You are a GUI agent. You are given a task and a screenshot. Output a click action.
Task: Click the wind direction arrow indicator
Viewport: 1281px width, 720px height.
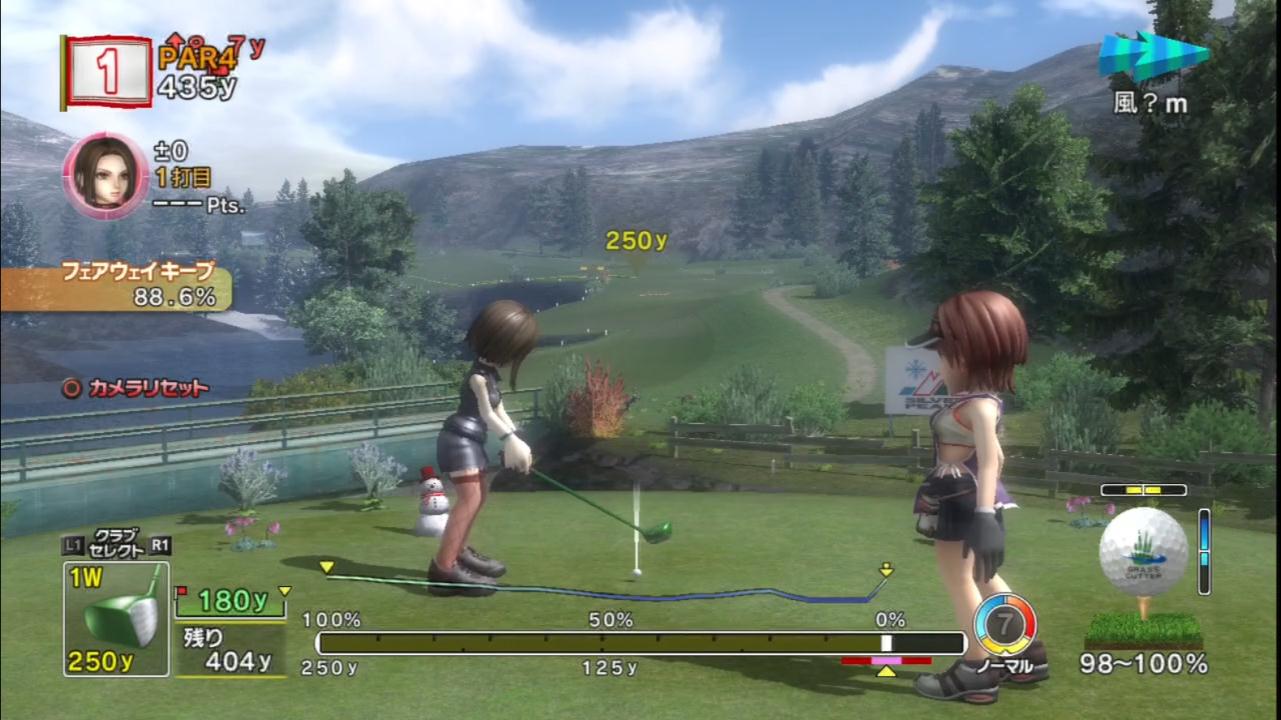coord(1153,56)
